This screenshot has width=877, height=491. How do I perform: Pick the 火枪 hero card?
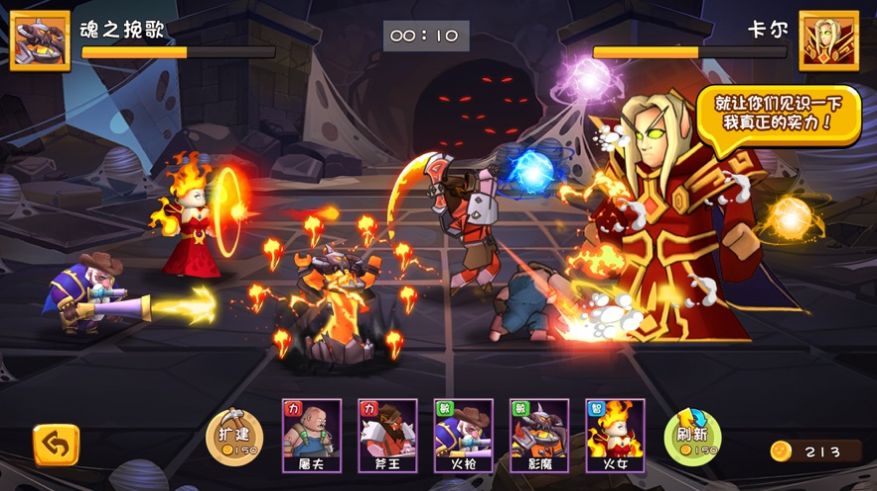[x=463, y=436]
